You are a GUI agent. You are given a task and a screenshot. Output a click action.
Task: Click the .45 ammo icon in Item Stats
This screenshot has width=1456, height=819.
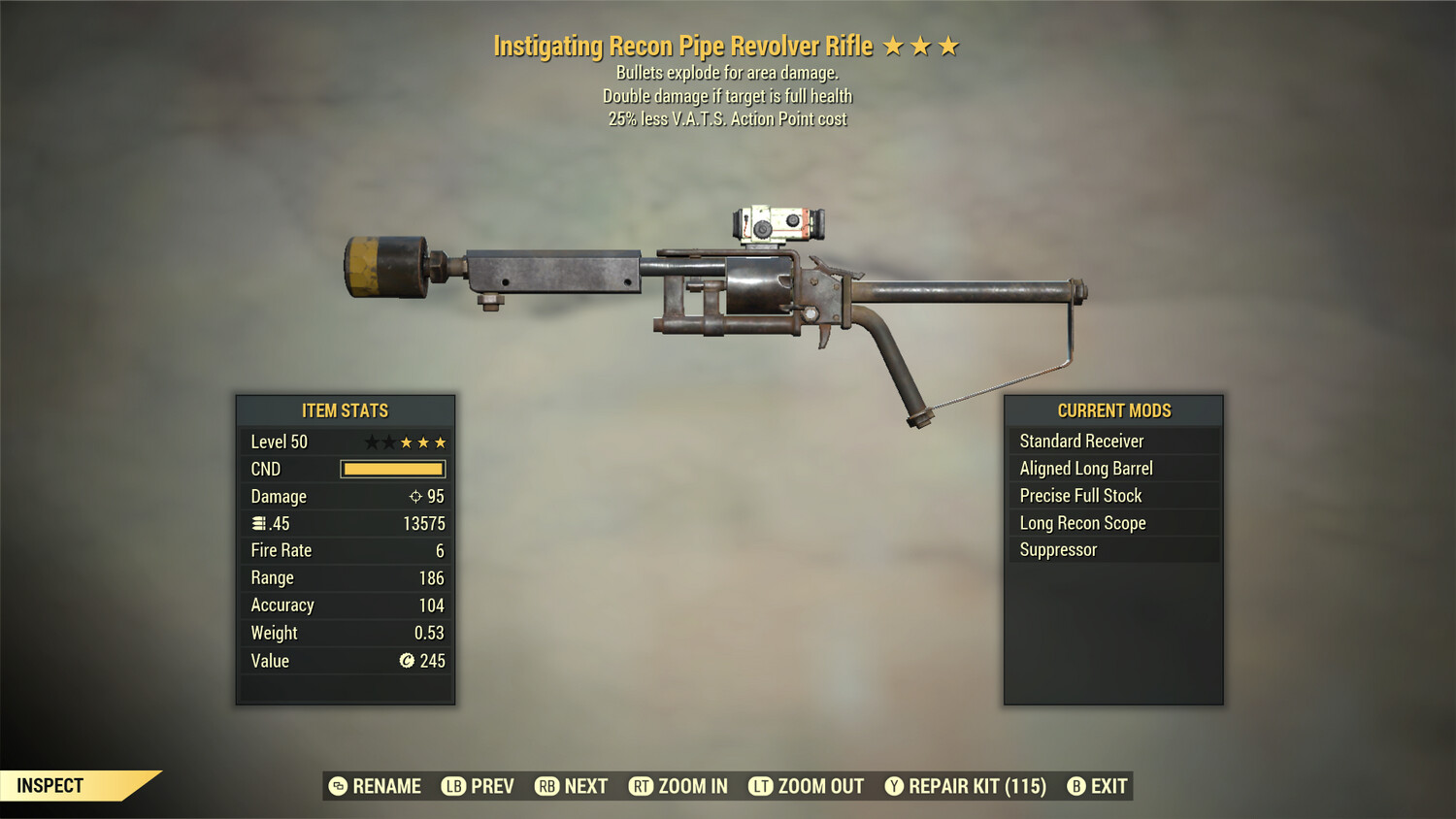(257, 523)
